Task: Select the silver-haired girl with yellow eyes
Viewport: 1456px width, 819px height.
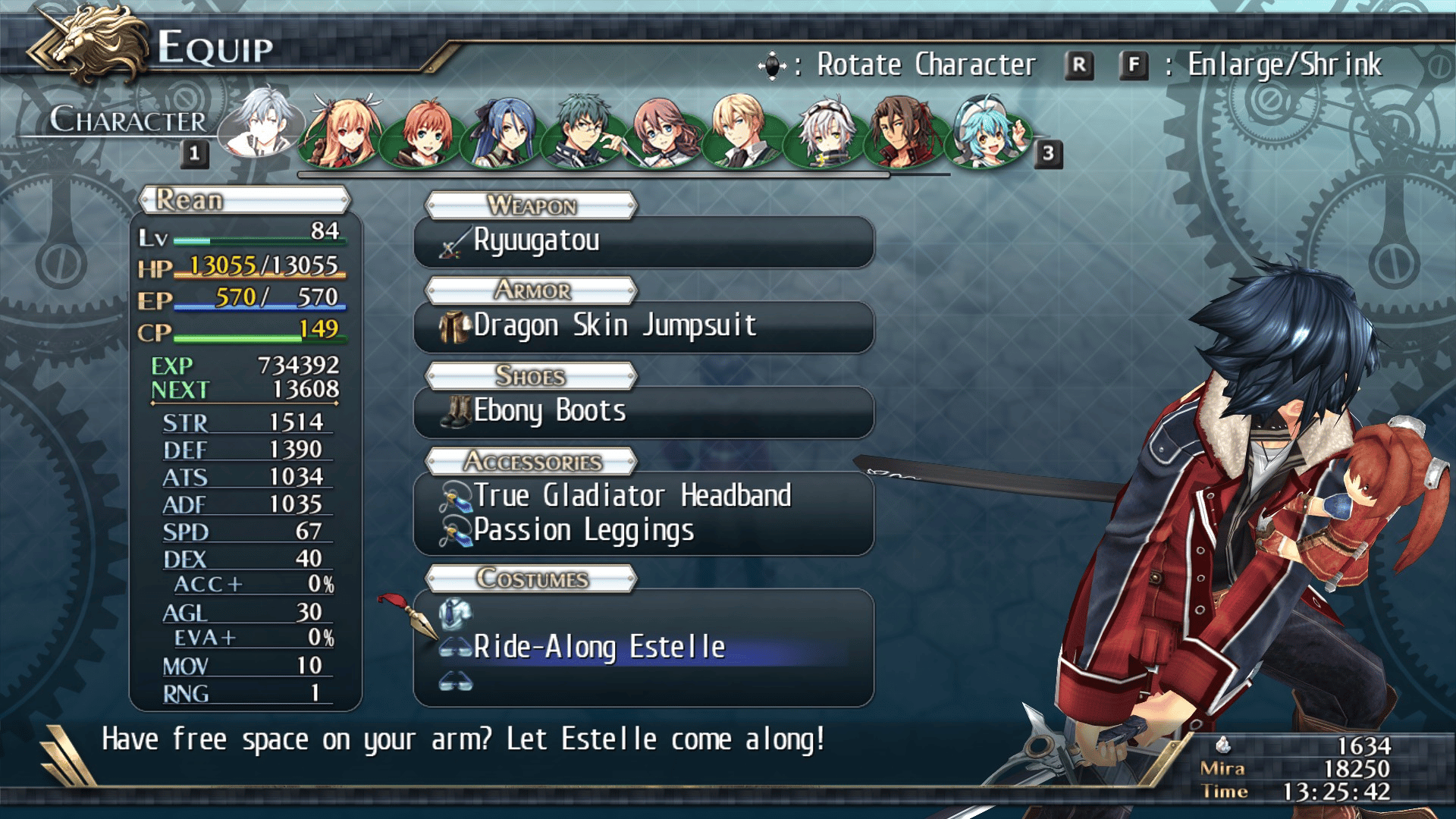Action: (x=825, y=132)
